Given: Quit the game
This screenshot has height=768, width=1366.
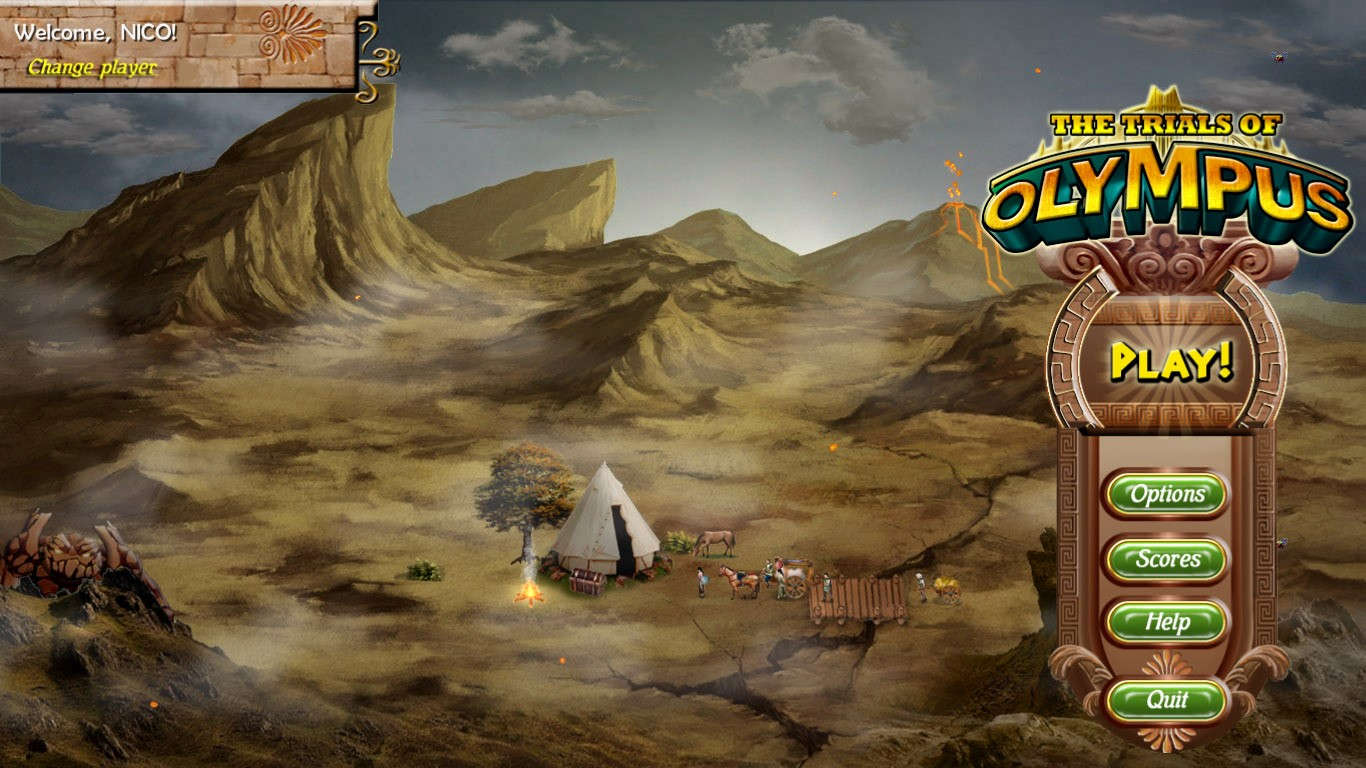Looking at the screenshot, I should 1166,701.
